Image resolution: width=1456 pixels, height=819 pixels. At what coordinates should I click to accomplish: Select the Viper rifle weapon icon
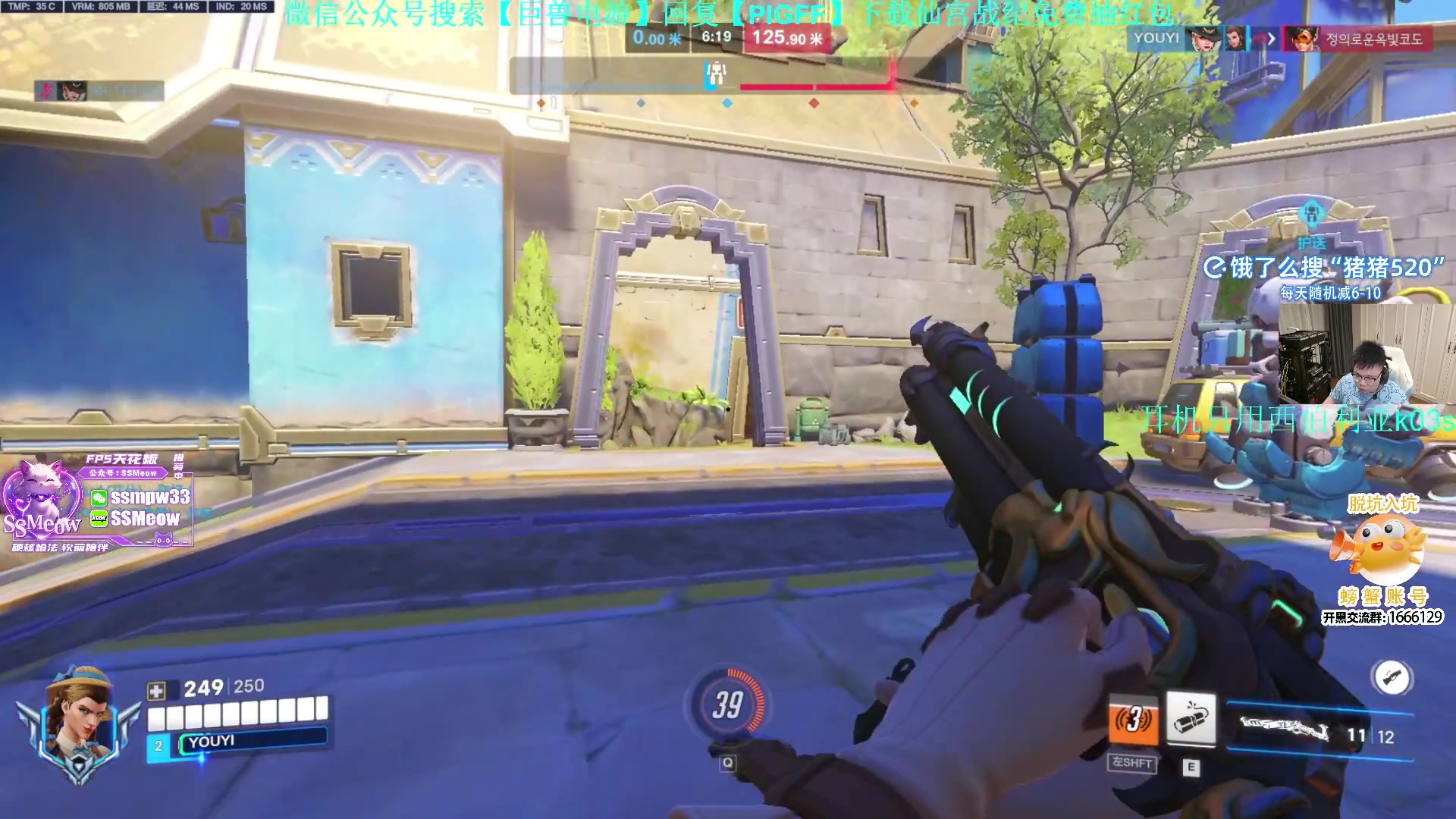point(1285,730)
